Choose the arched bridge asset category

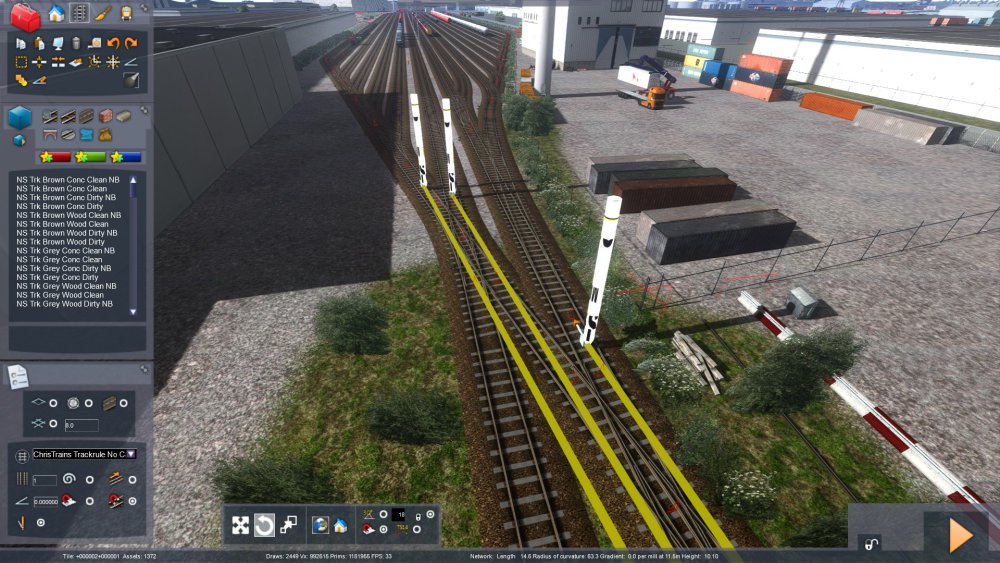(x=50, y=134)
